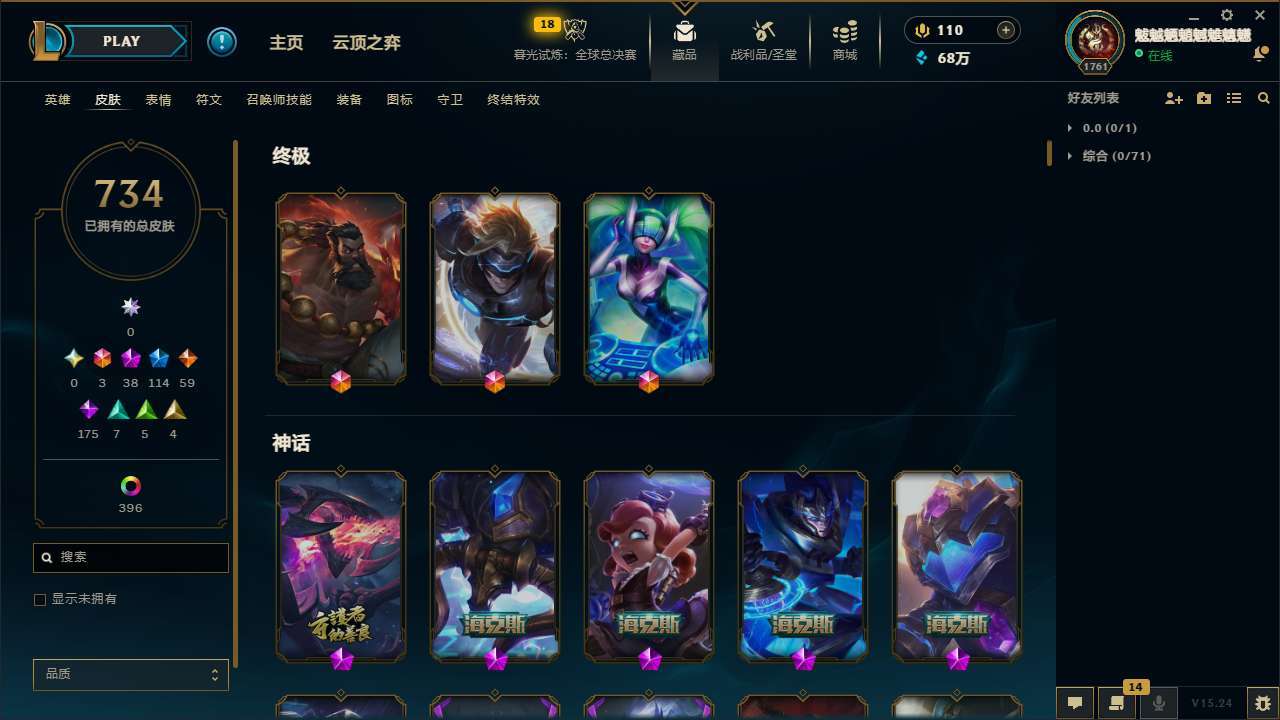
Task: Open the chat bubble icon bottom left of friends panel
Action: pos(1075,702)
